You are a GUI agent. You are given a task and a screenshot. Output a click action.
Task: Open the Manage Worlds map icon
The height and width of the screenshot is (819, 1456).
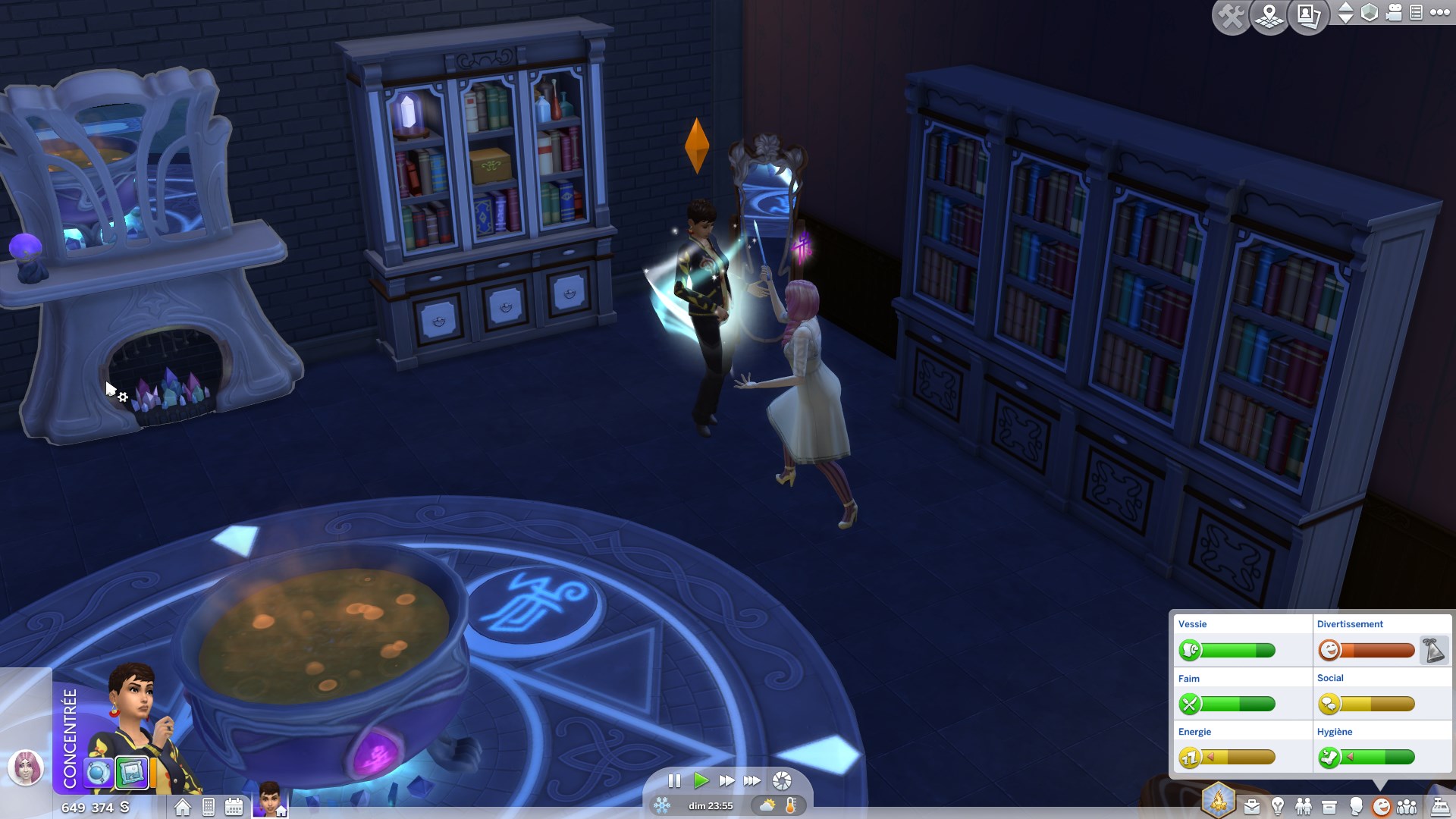click(x=1269, y=17)
